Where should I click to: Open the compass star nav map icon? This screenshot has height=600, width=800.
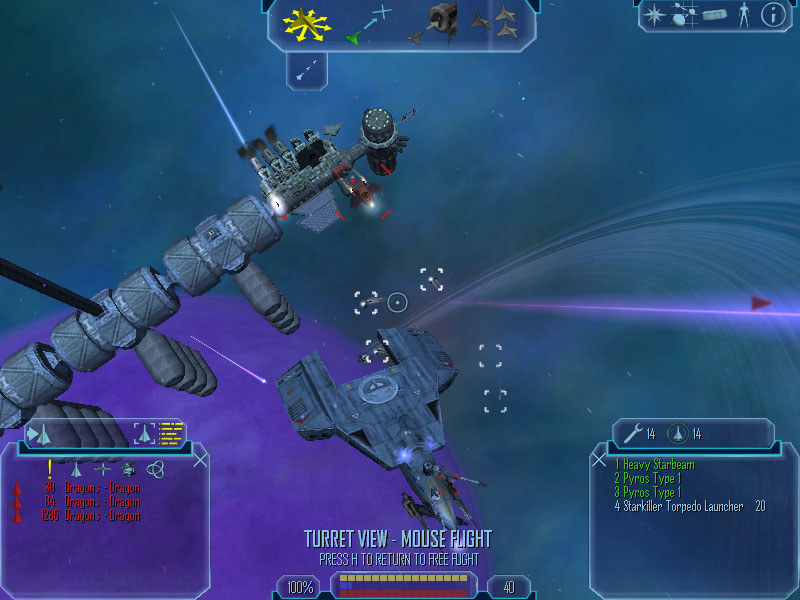pyautogui.click(x=654, y=15)
